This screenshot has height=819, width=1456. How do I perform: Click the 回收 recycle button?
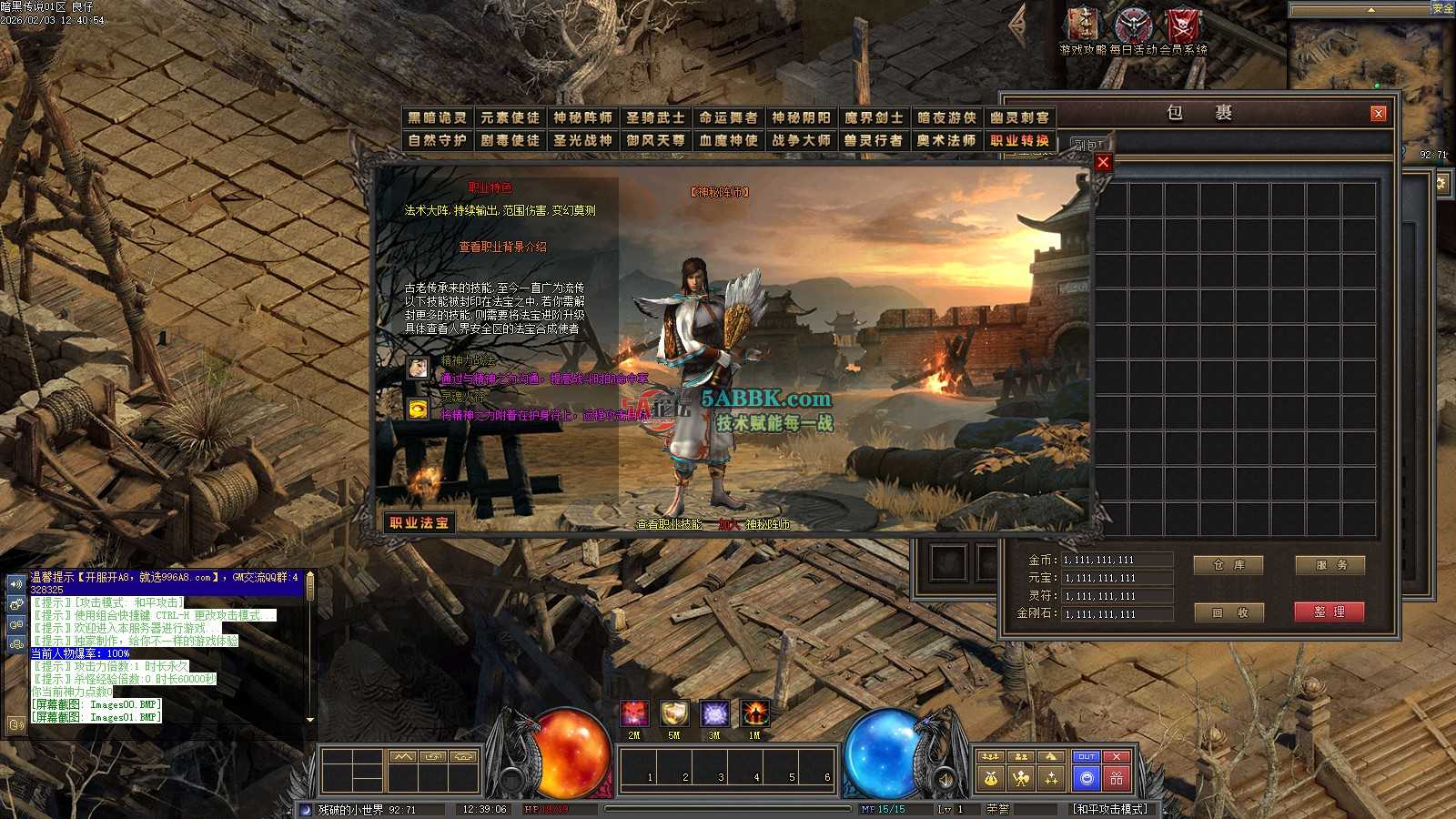click(1228, 612)
